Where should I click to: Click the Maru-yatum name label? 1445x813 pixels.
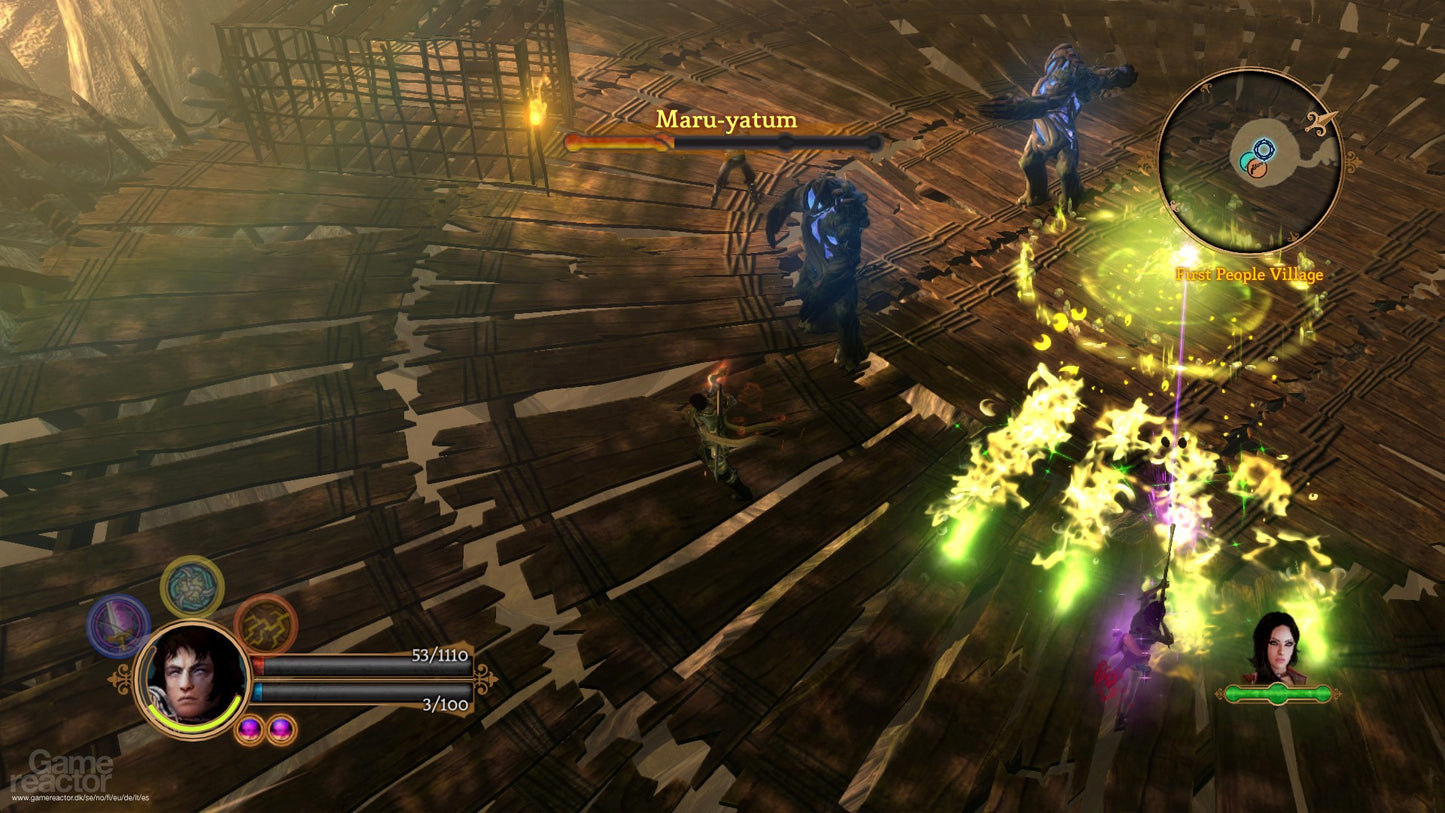tap(727, 120)
